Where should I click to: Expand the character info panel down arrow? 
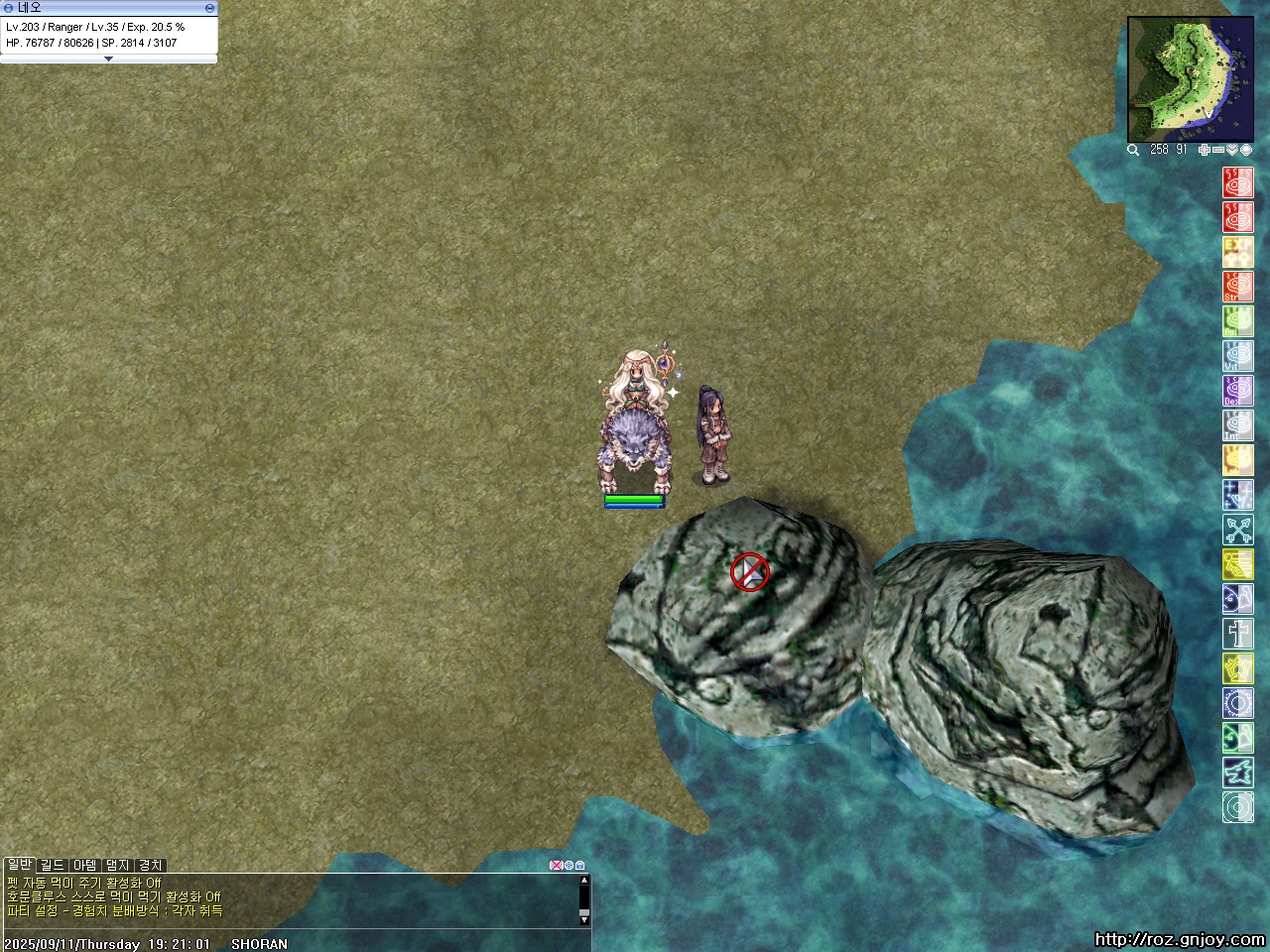click(x=108, y=59)
